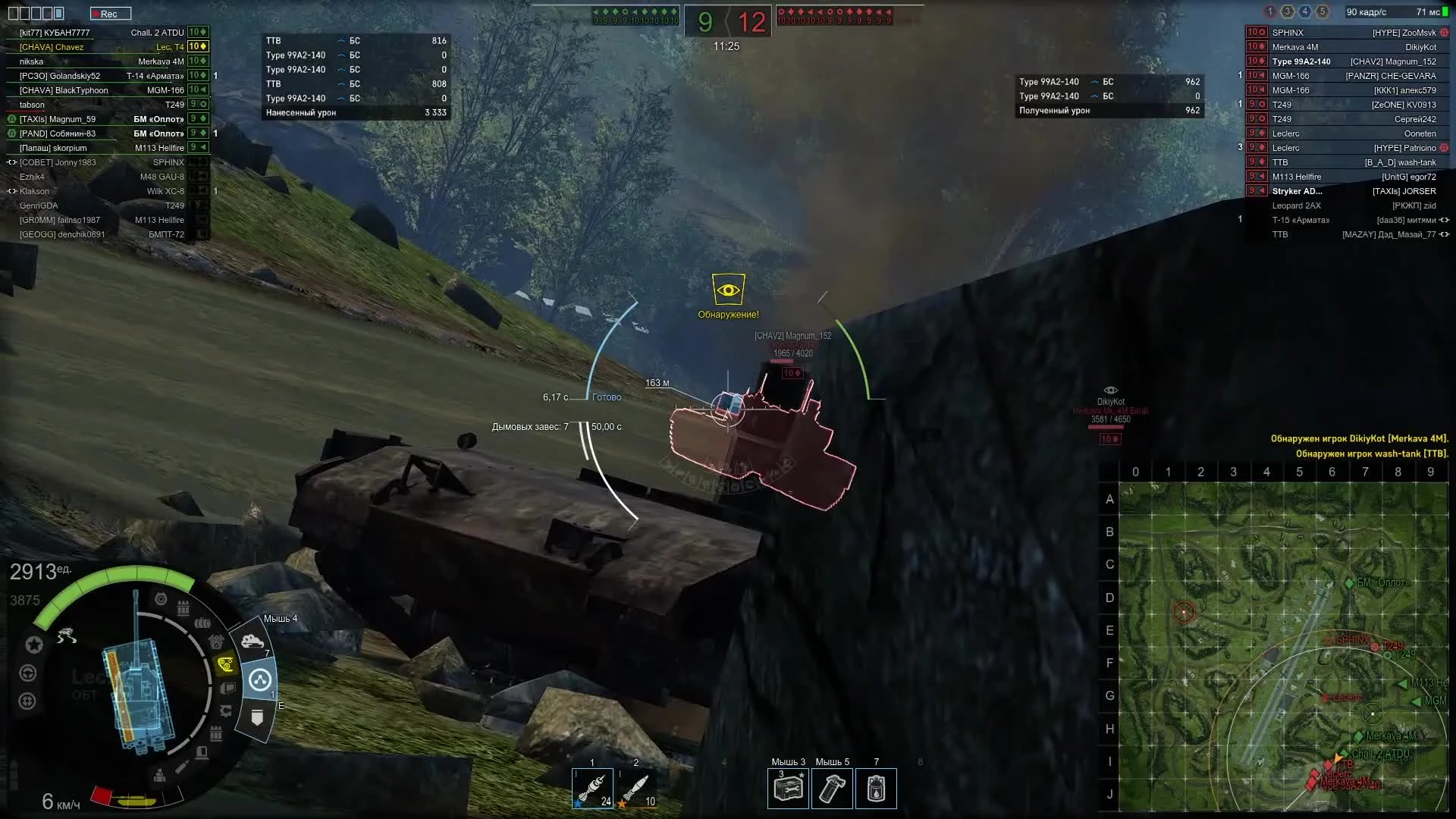Click the steering wheel icon on the repair menu
The height and width of the screenshot is (819, 1456).
coord(29,672)
